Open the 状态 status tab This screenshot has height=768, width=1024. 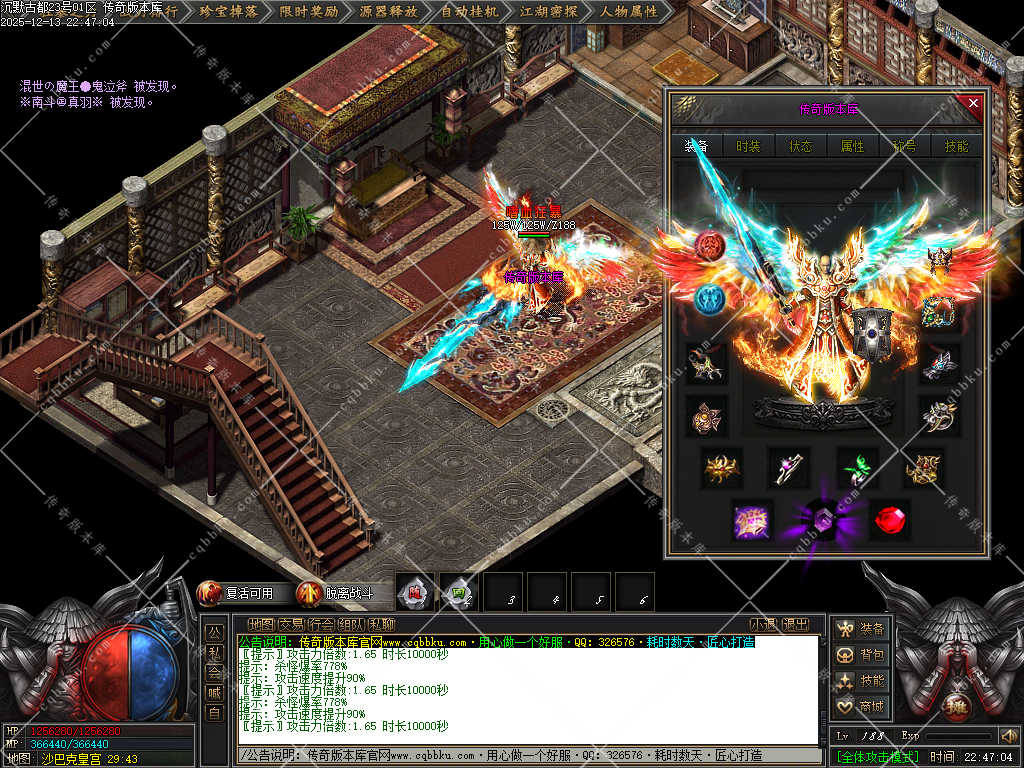click(801, 146)
